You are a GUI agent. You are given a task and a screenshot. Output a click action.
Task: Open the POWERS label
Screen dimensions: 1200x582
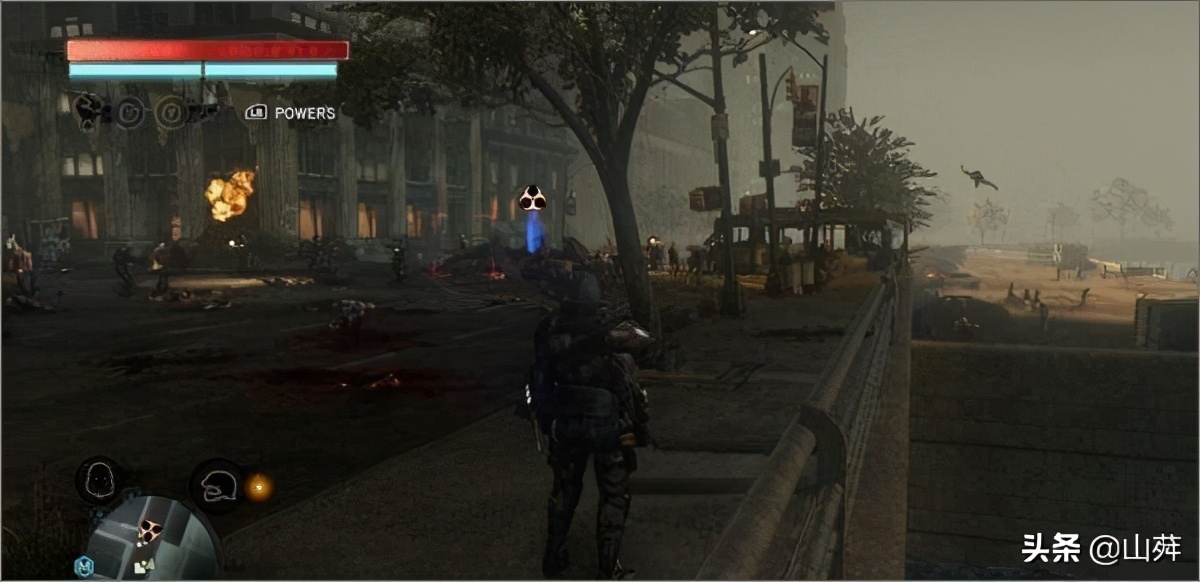click(x=305, y=113)
